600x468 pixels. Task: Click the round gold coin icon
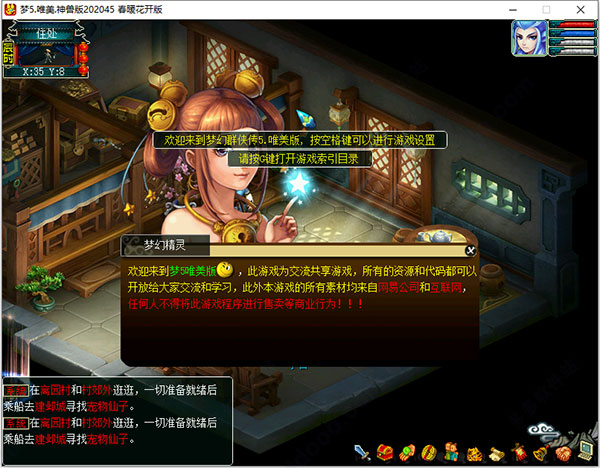coord(429,452)
